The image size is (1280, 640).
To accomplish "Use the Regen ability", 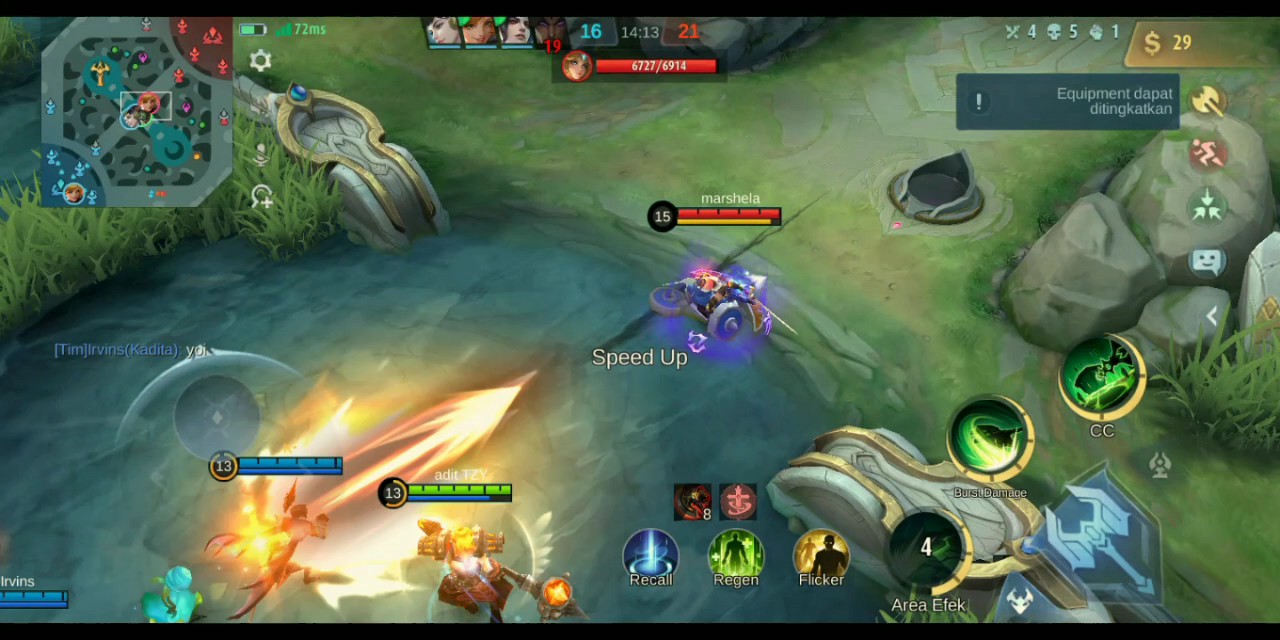I will pos(736,555).
